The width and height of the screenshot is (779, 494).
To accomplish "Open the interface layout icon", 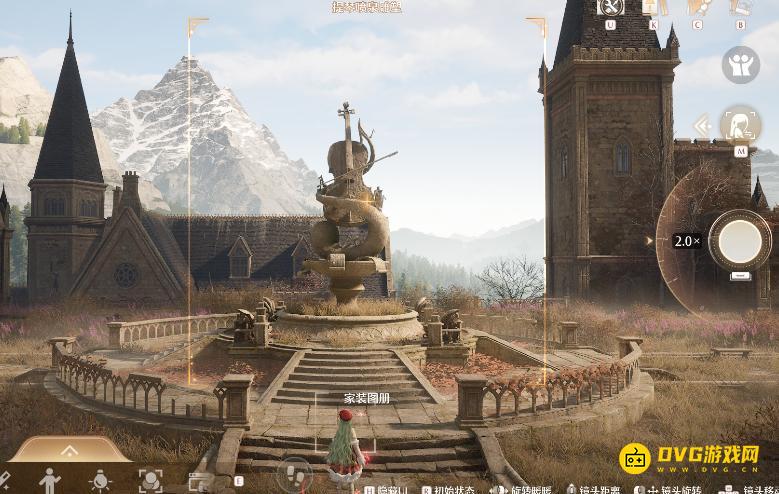I will (201, 483).
